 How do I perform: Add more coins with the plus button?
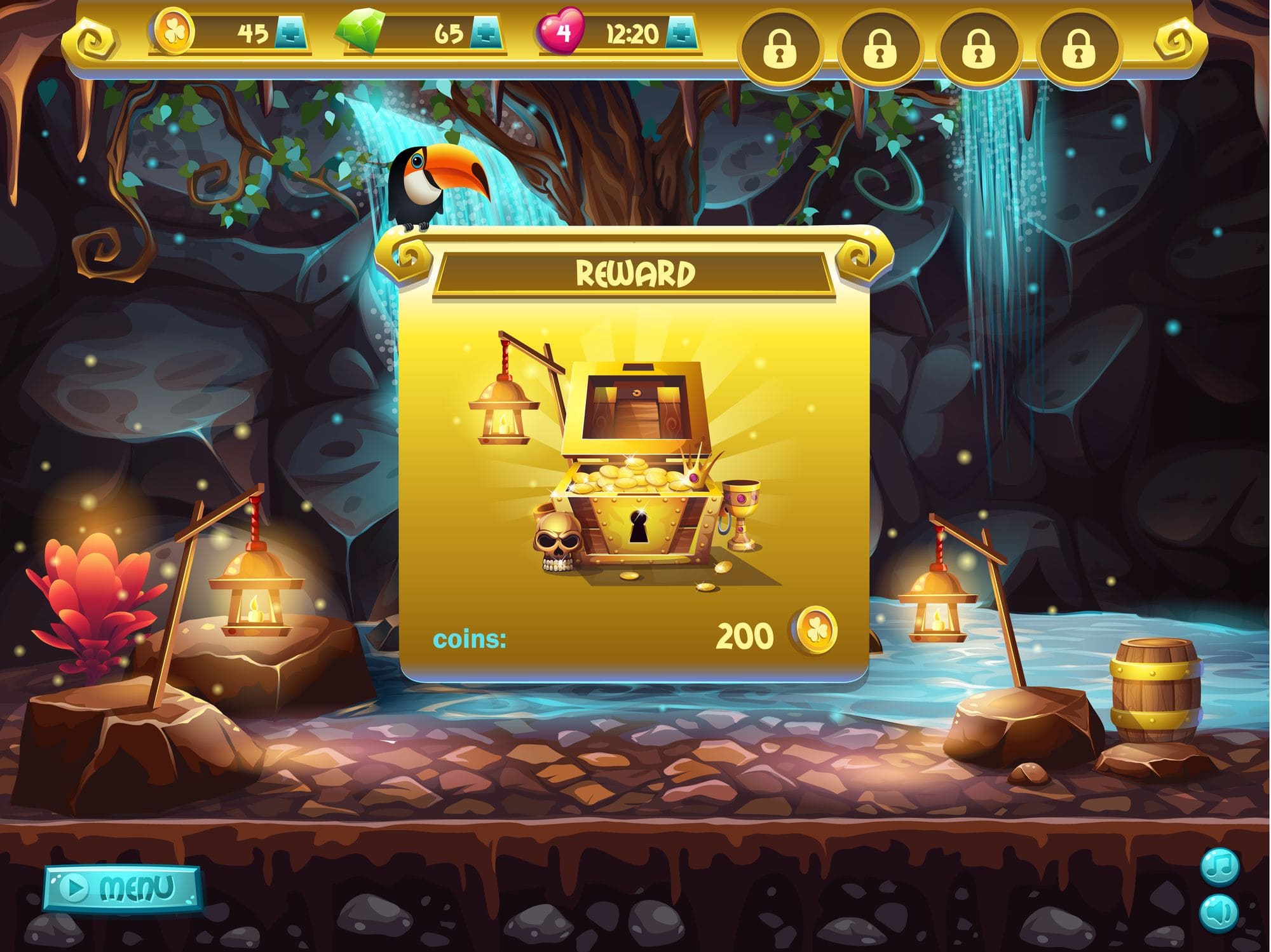tap(290, 33)
